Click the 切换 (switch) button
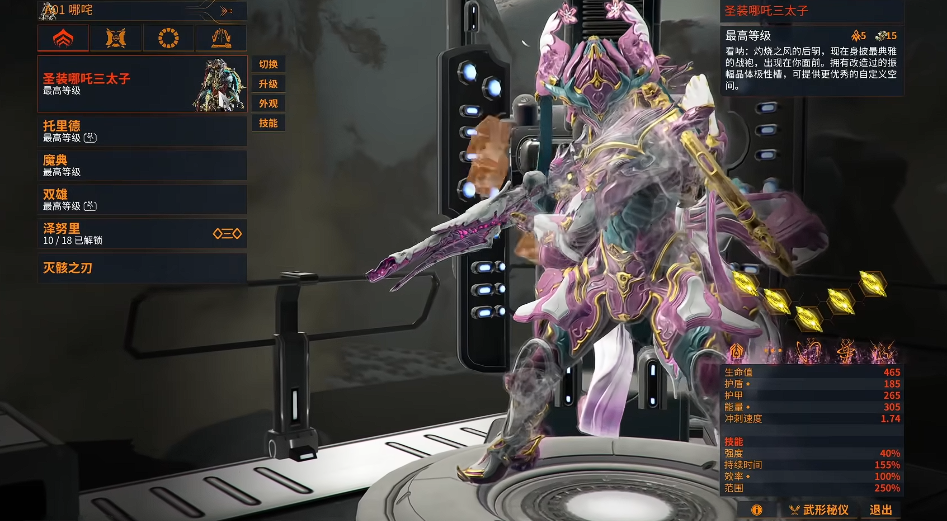The image size is (947, 521). pos(268,64)
